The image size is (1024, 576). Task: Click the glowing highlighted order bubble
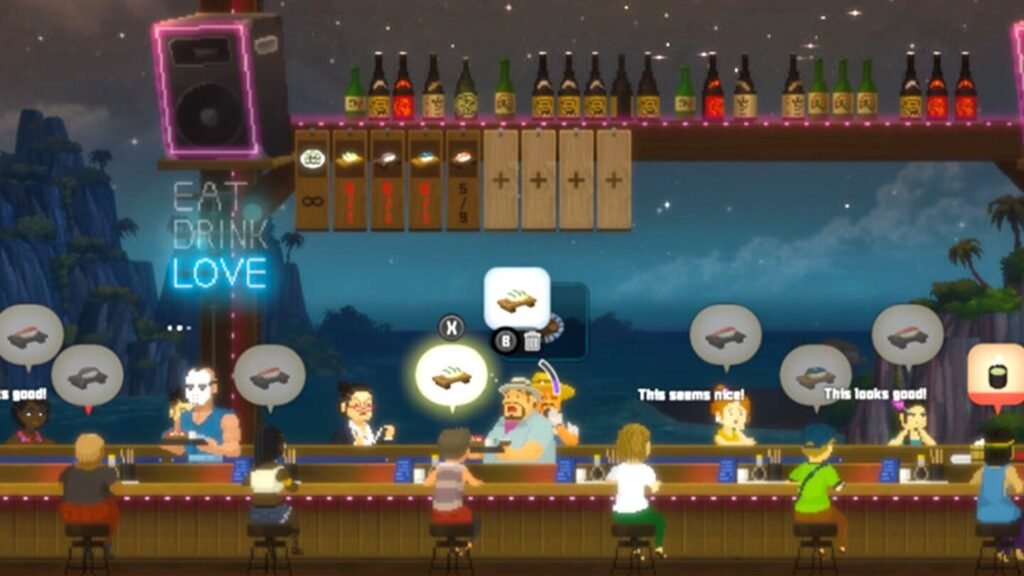coord(451,376)
